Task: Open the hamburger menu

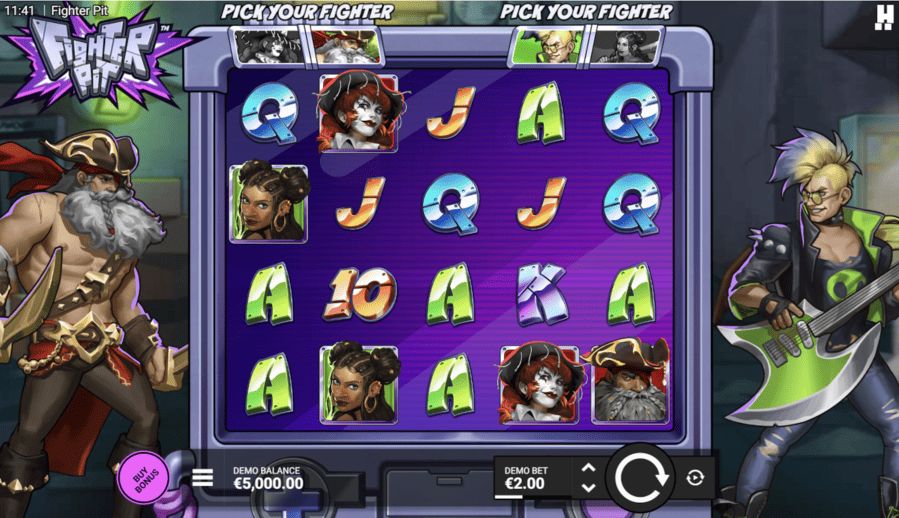Action: [x=202, y=477]
